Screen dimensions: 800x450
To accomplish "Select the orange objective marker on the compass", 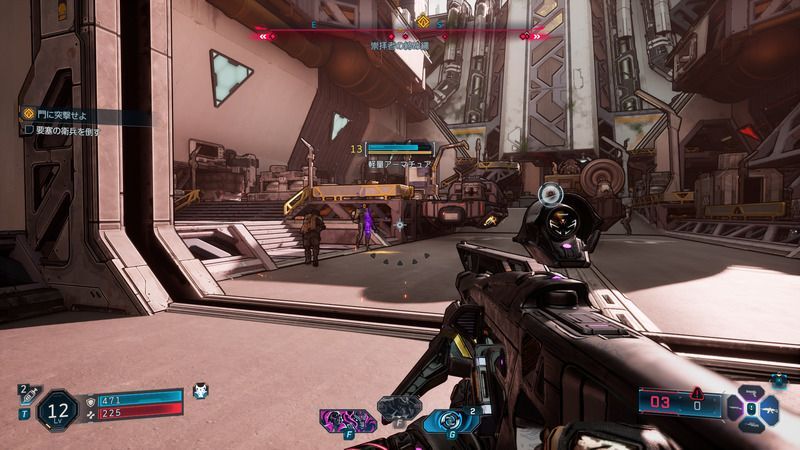I will [x=423, y=20].
